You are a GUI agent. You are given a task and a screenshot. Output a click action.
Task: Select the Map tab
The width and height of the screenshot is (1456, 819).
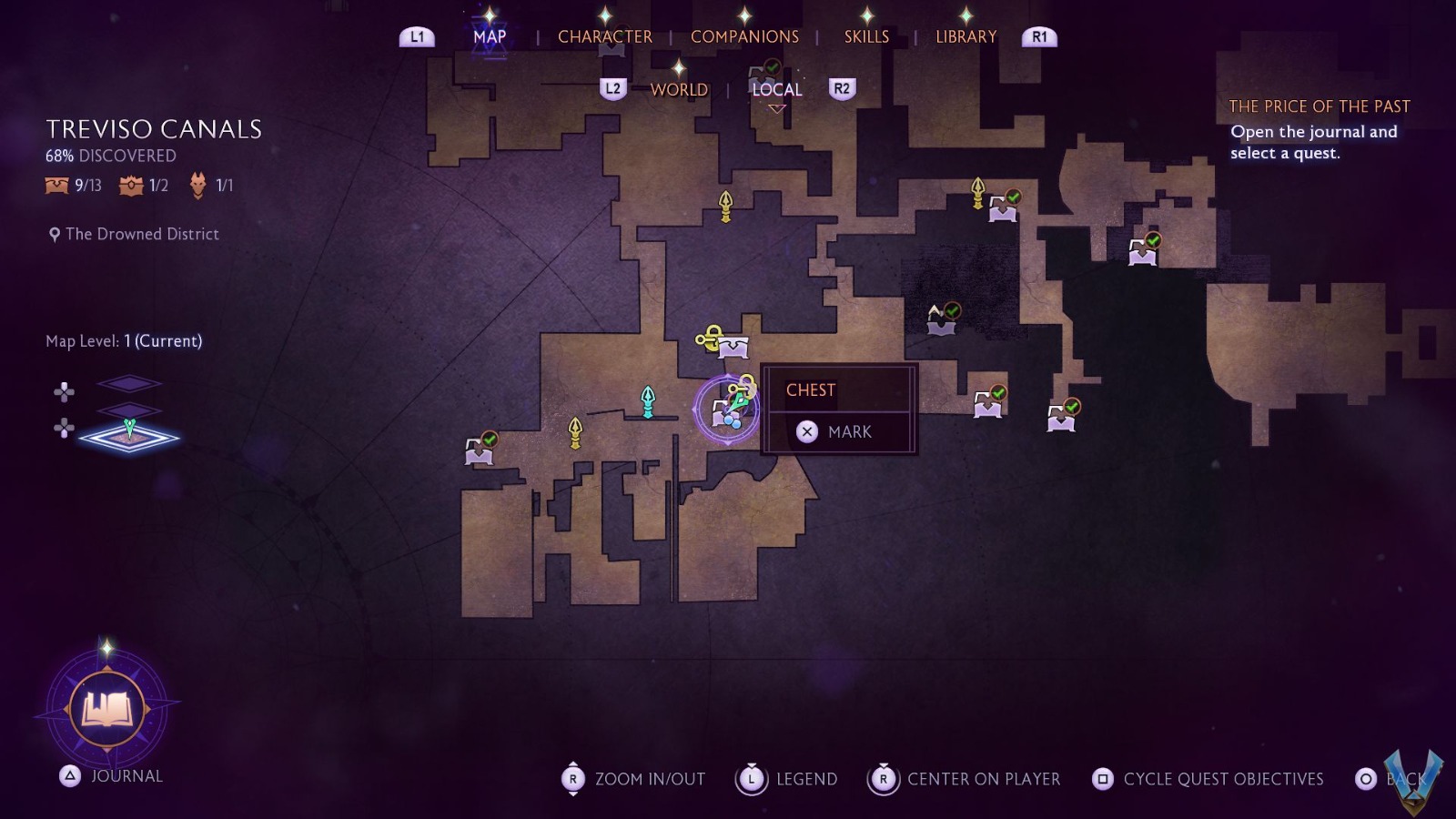(x=490, y=36)
